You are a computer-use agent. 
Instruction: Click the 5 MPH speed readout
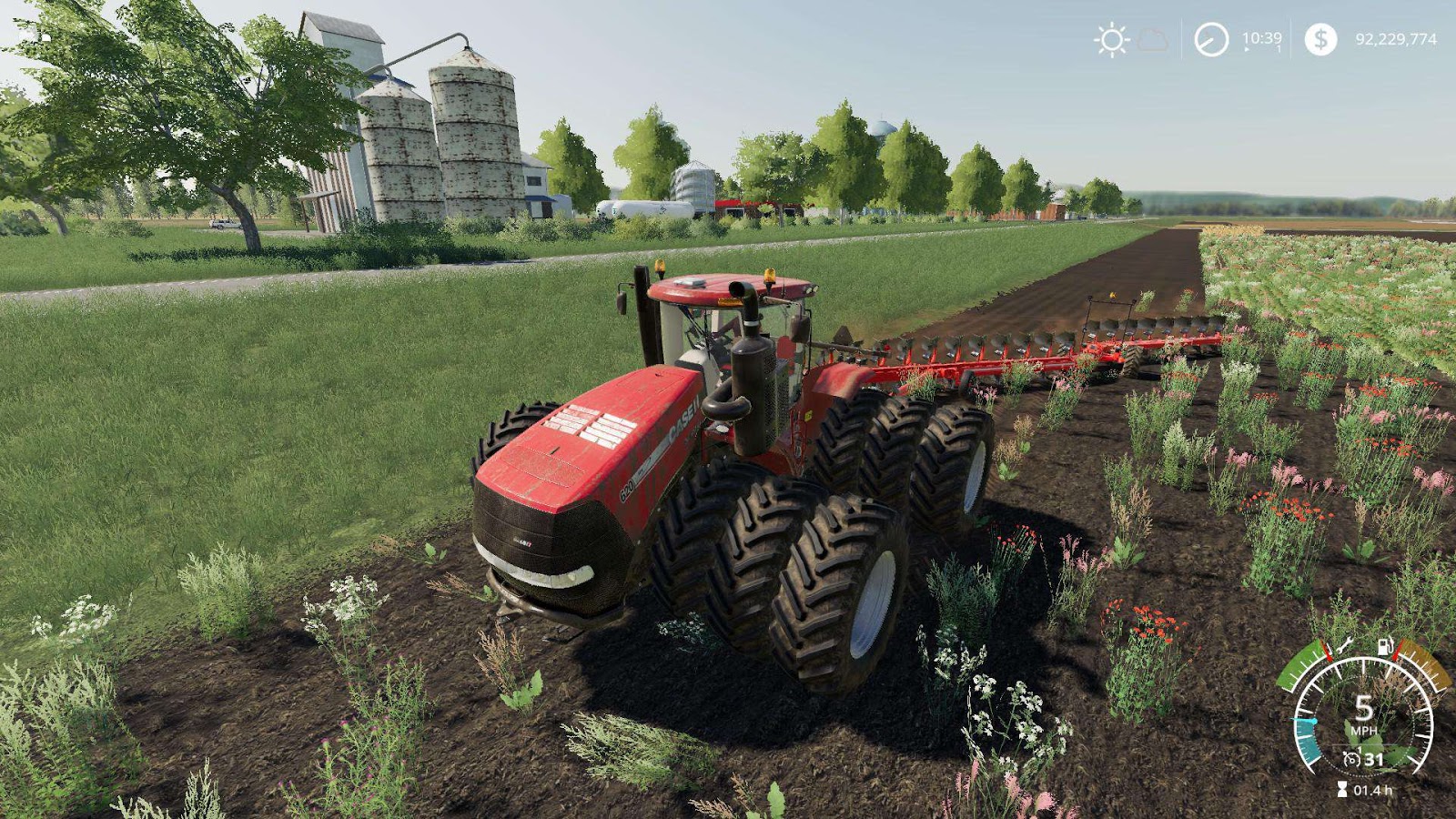(x=1364, y=710)
